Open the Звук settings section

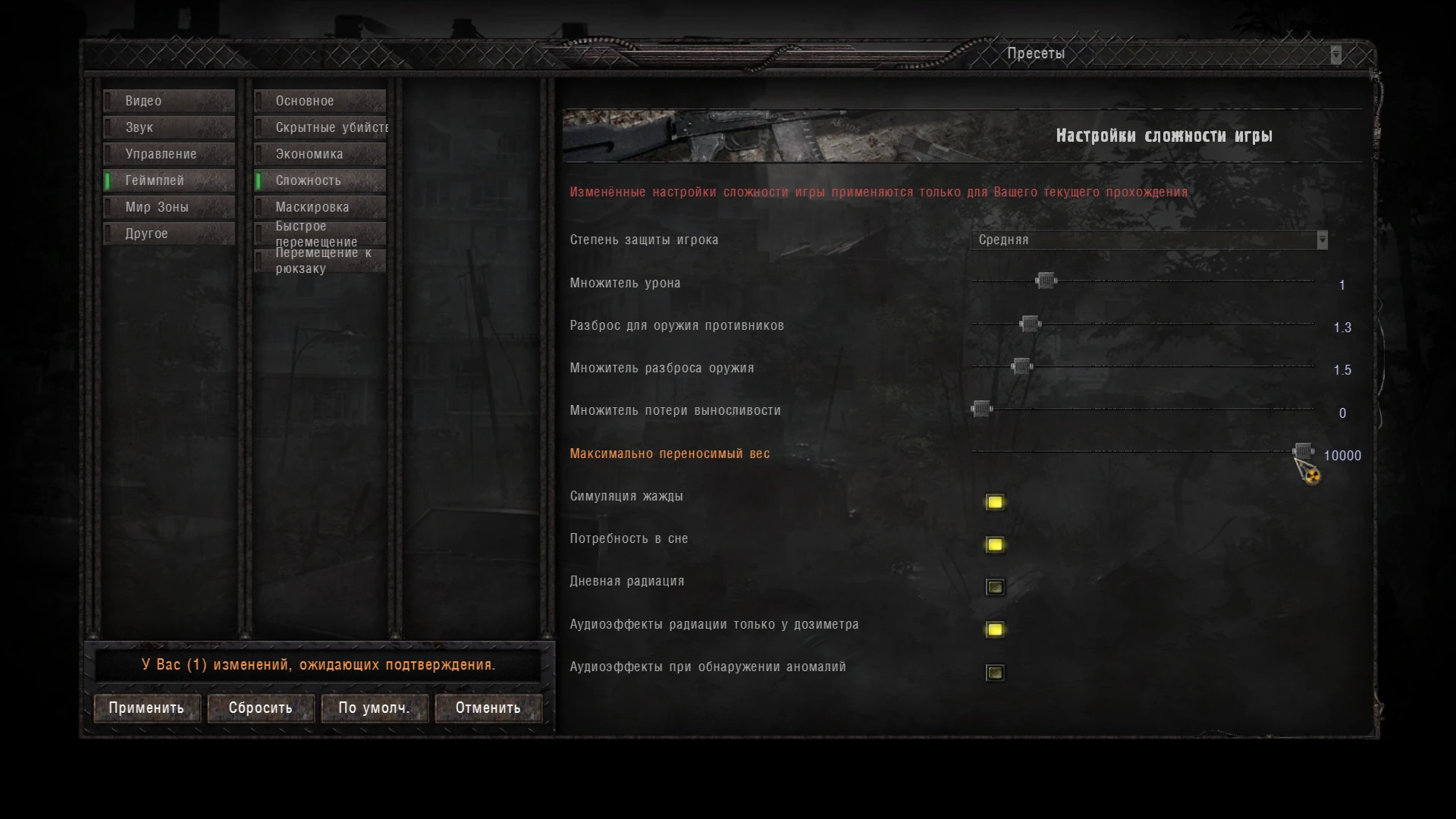click(168, 127)
